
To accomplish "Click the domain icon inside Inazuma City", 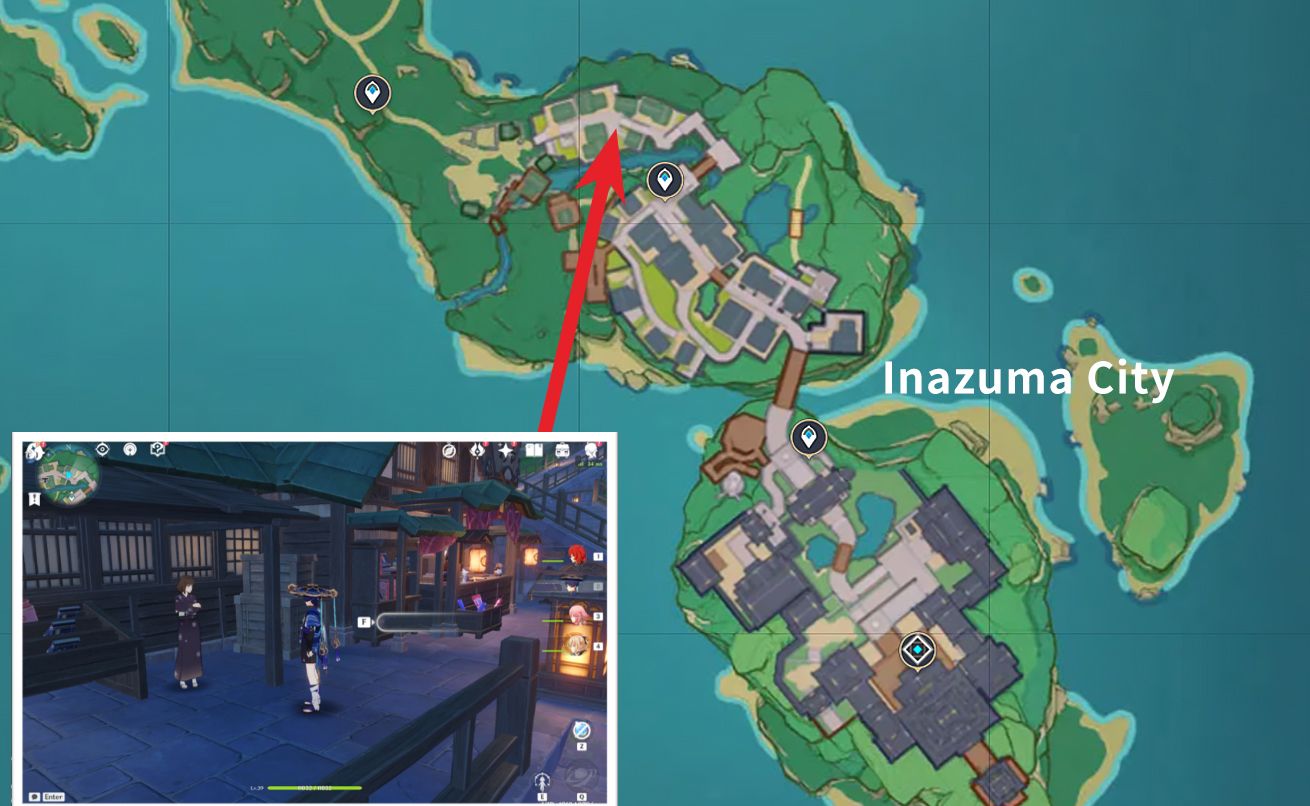I will [917, 649].
